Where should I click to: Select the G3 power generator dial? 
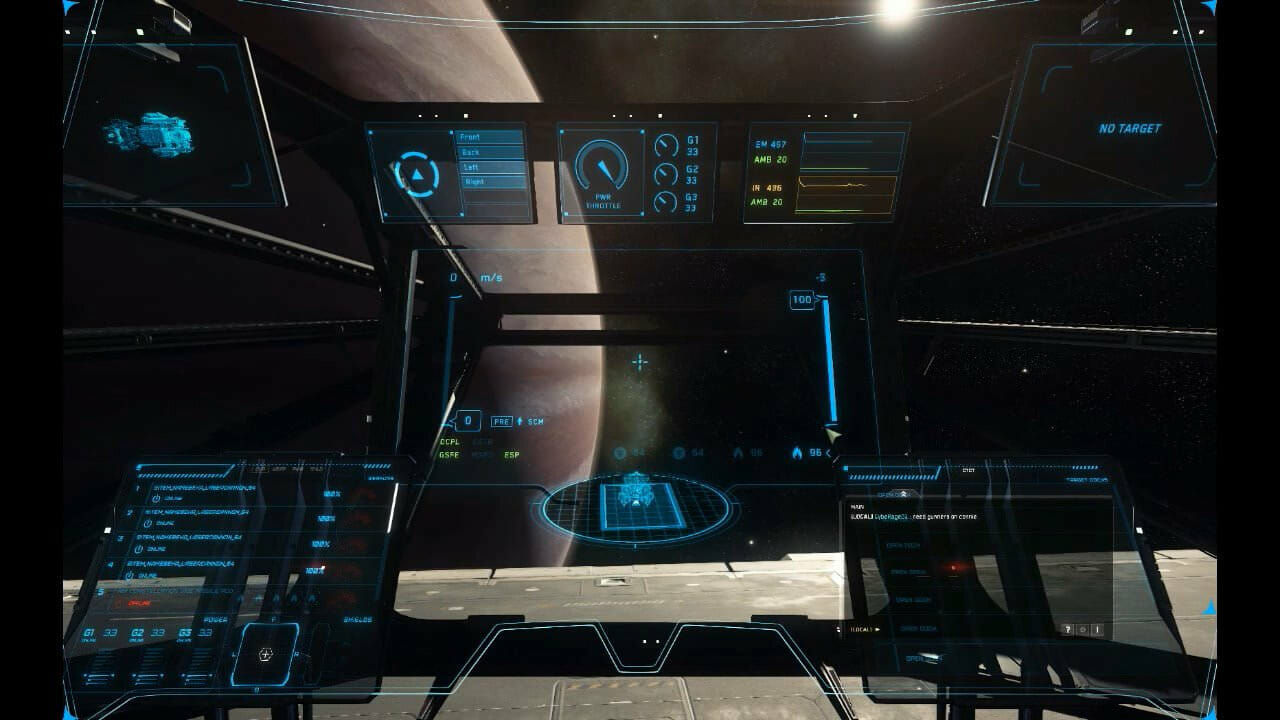tap(666, 202)
